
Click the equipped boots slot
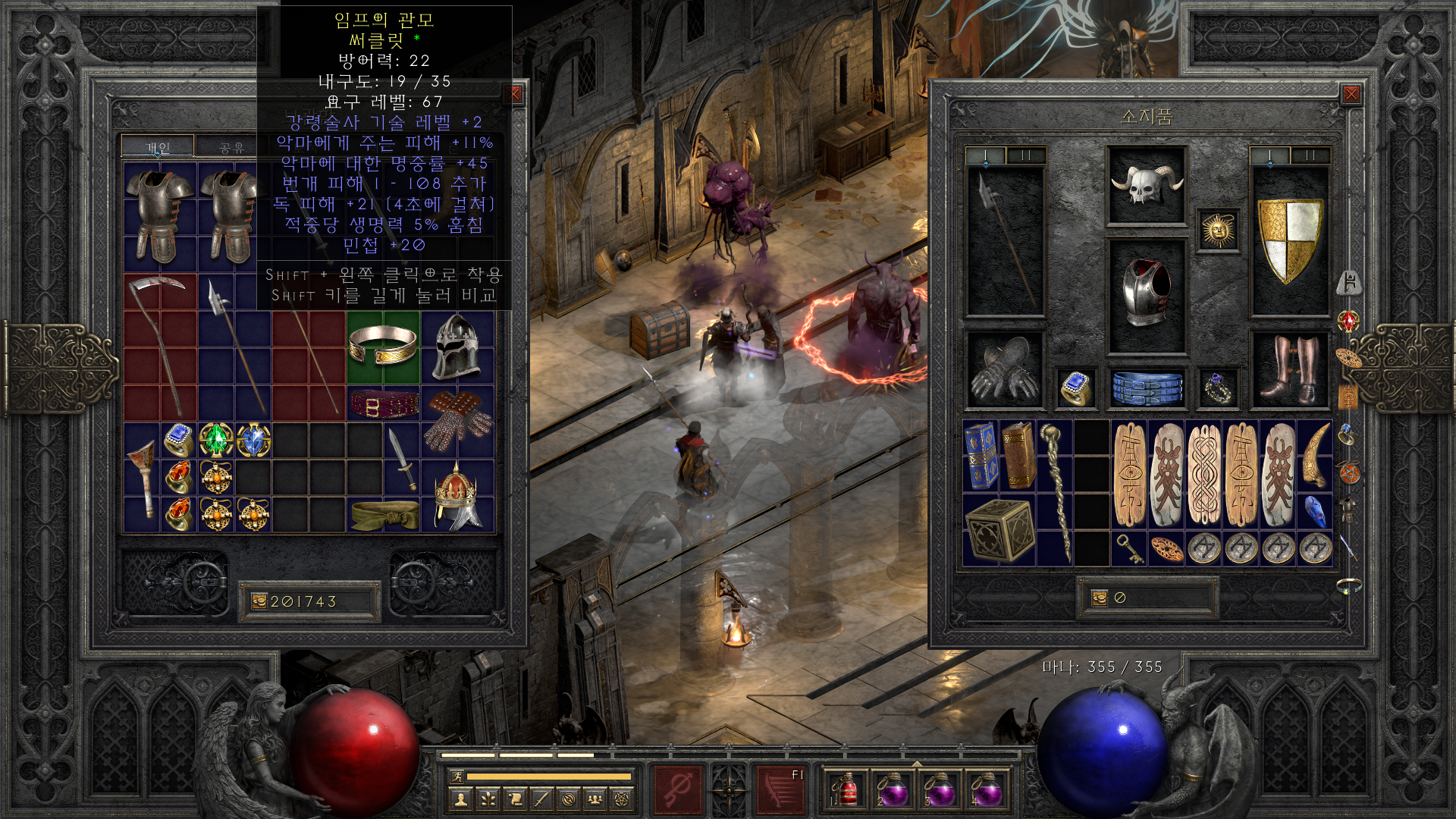point(1289,369)
